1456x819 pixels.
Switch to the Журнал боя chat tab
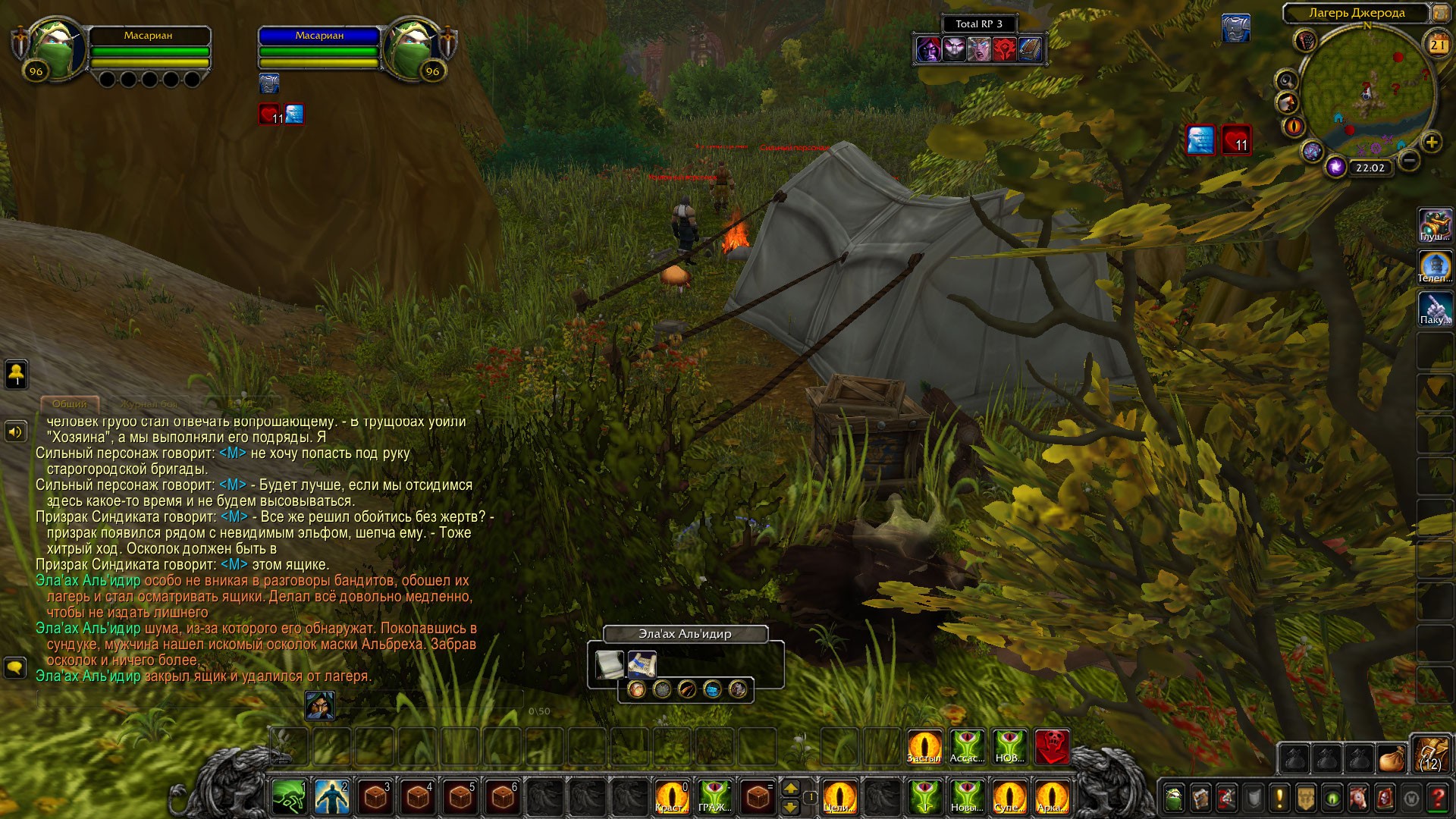pos(149,403)
